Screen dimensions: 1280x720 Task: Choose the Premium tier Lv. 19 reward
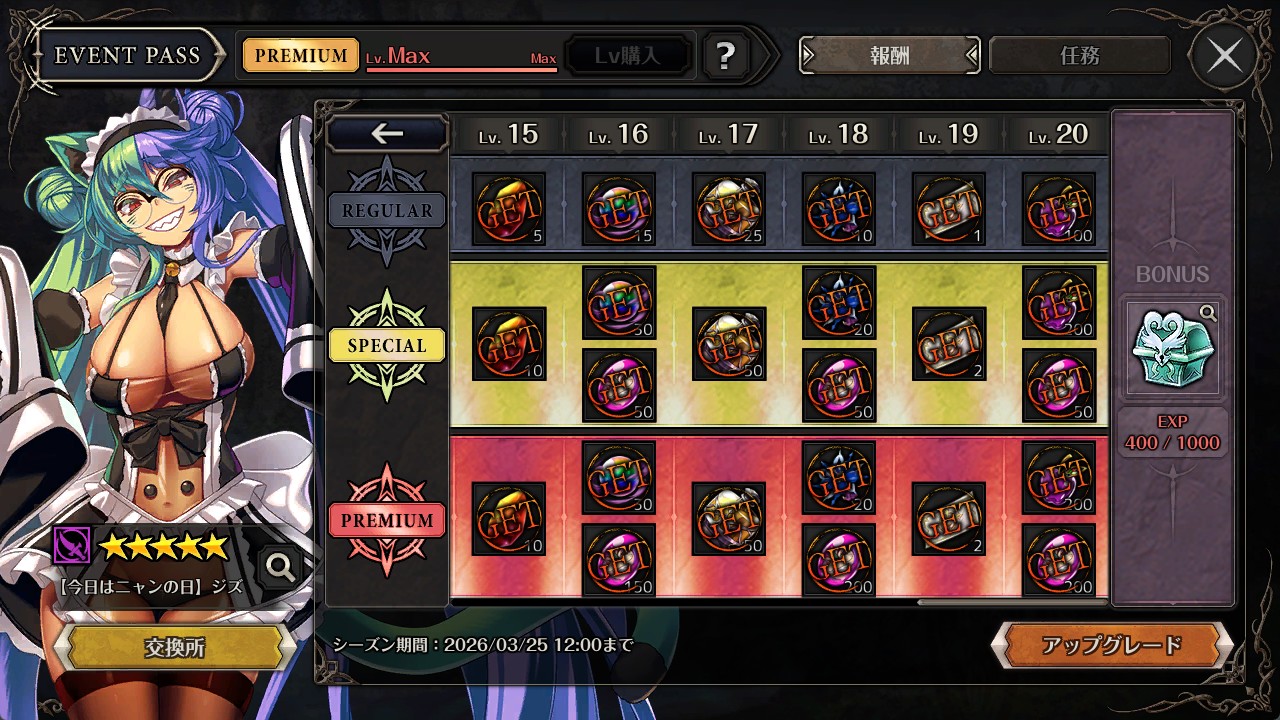pyautogui.click(x=949, y=519)
